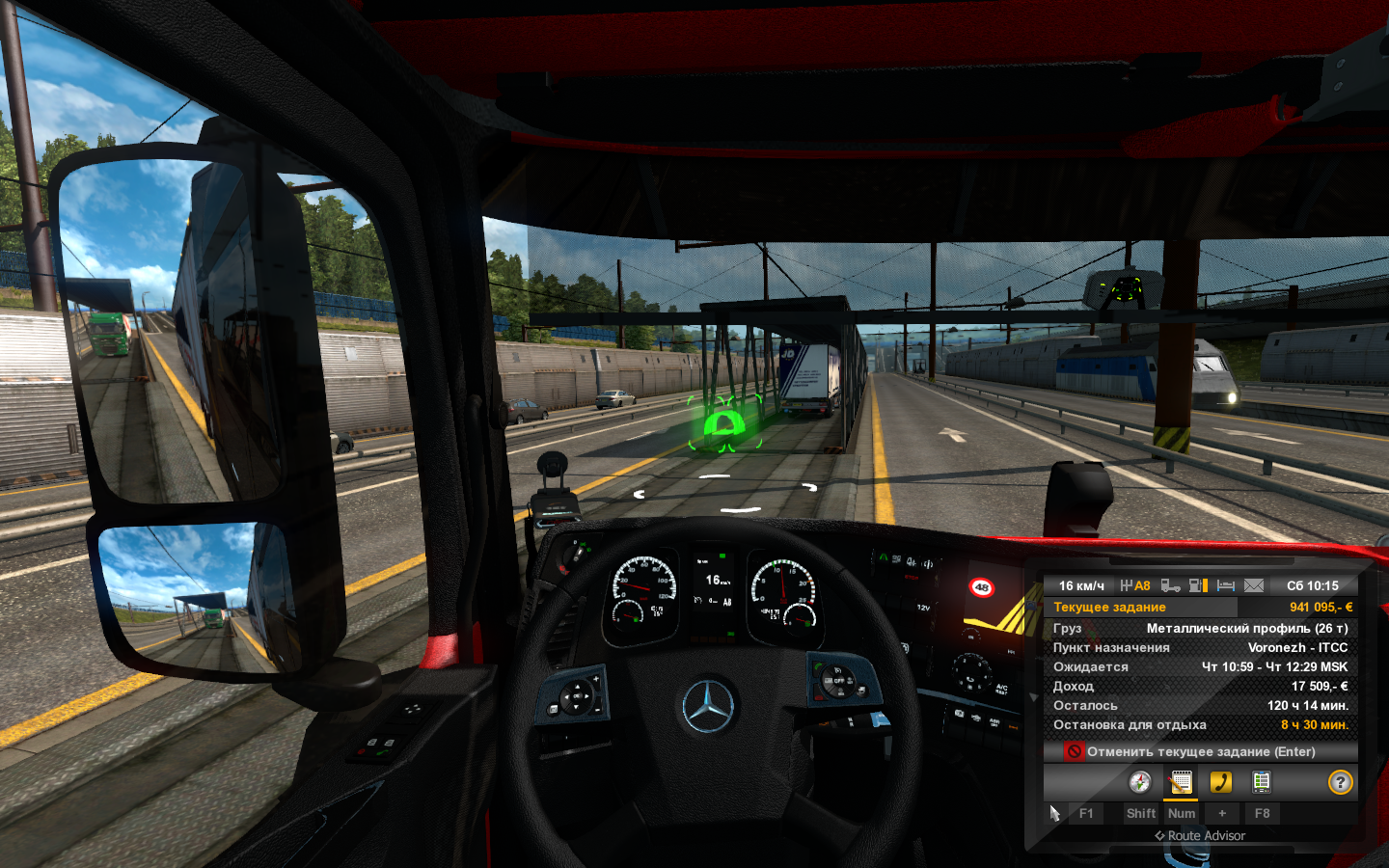Click the gearbox A8 gear indicator

(x=1135, y=585)
